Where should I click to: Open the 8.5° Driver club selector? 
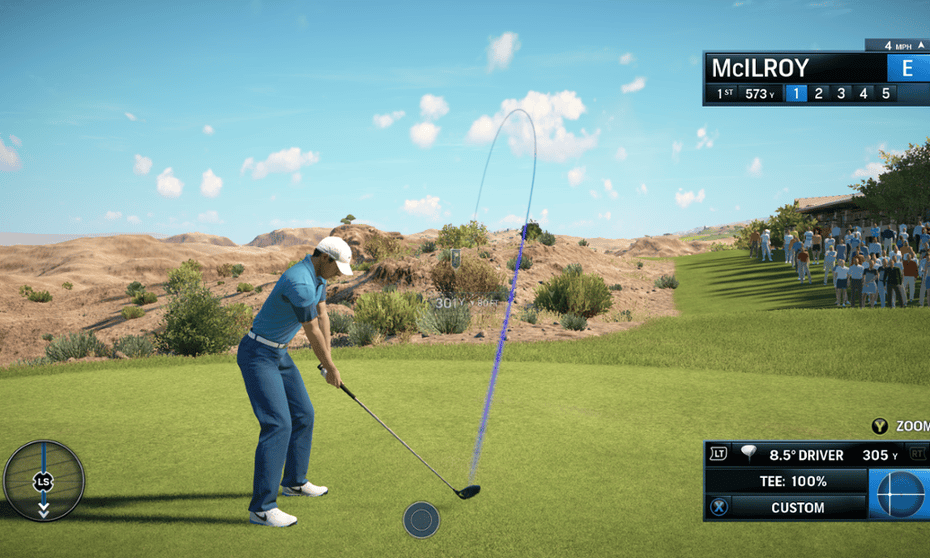point(805,455)
